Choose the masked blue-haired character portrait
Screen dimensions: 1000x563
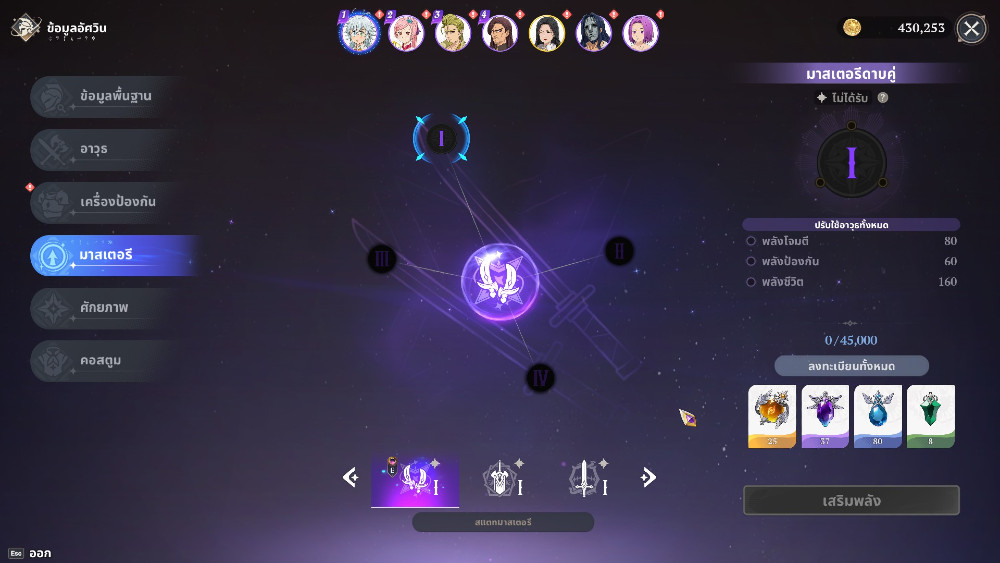pyautogui.click(x=594, y=33)
